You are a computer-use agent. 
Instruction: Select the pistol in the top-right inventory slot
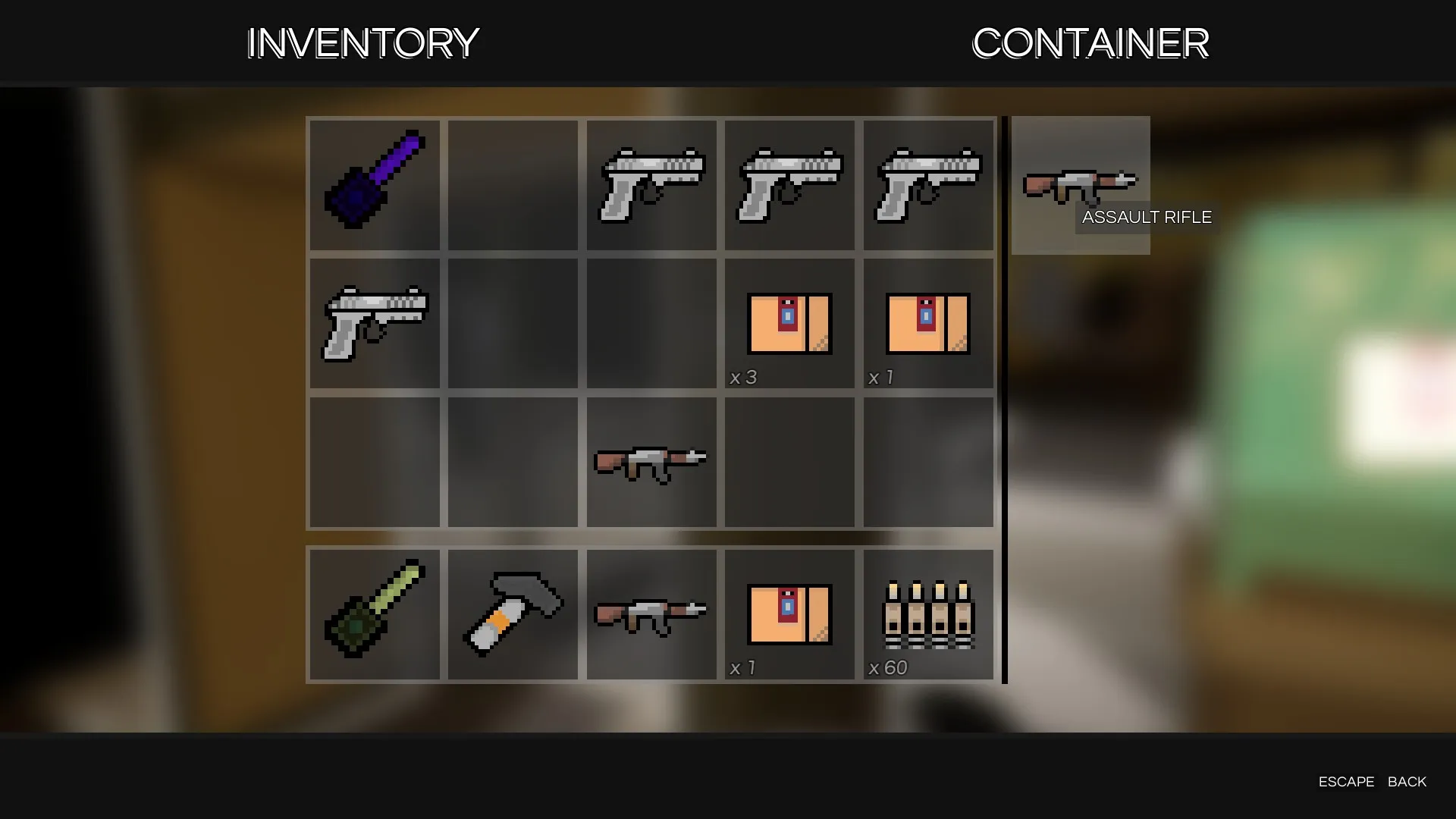[x=927, y=184]
